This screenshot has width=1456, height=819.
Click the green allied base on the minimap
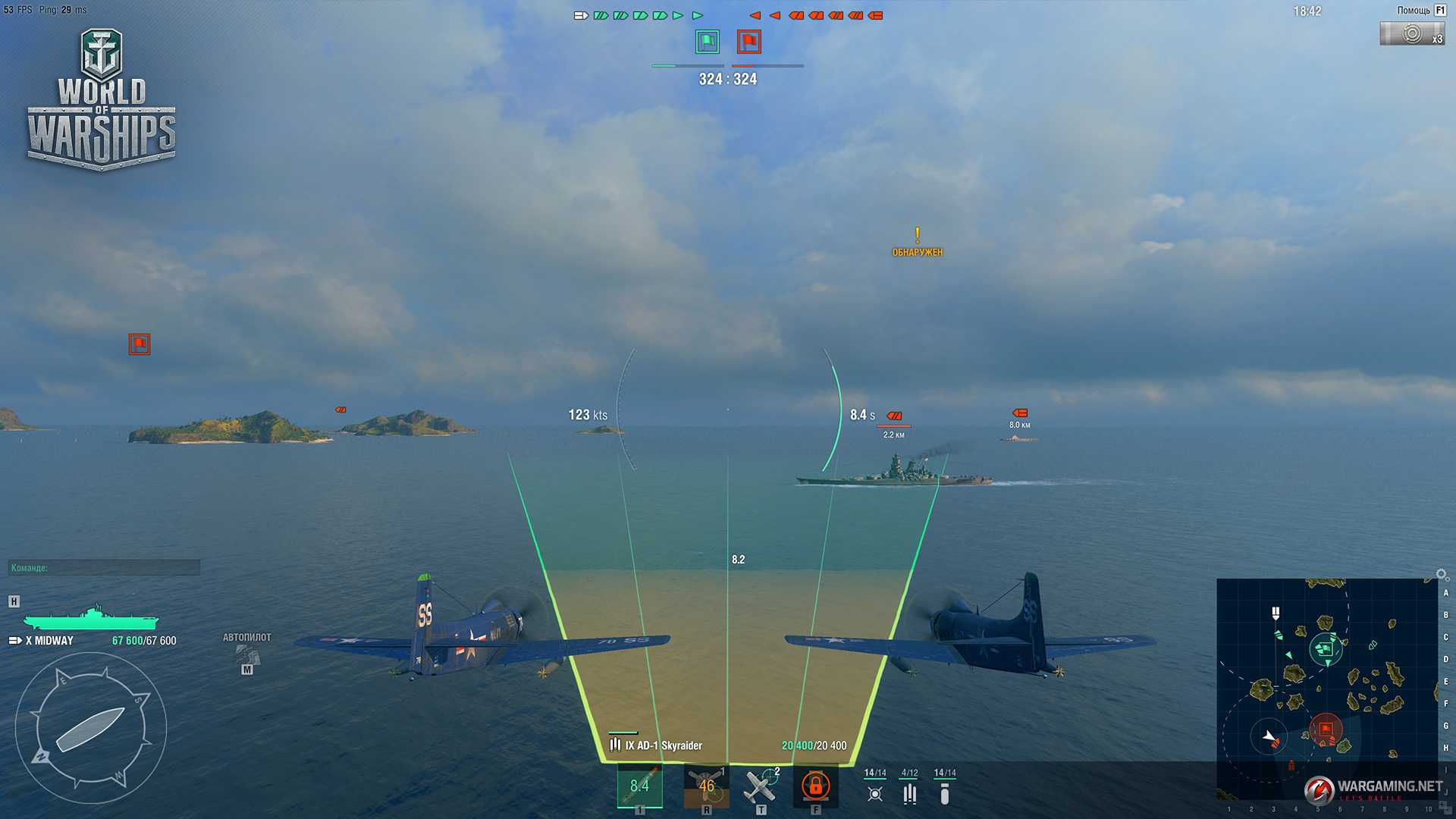point(1325,649)
